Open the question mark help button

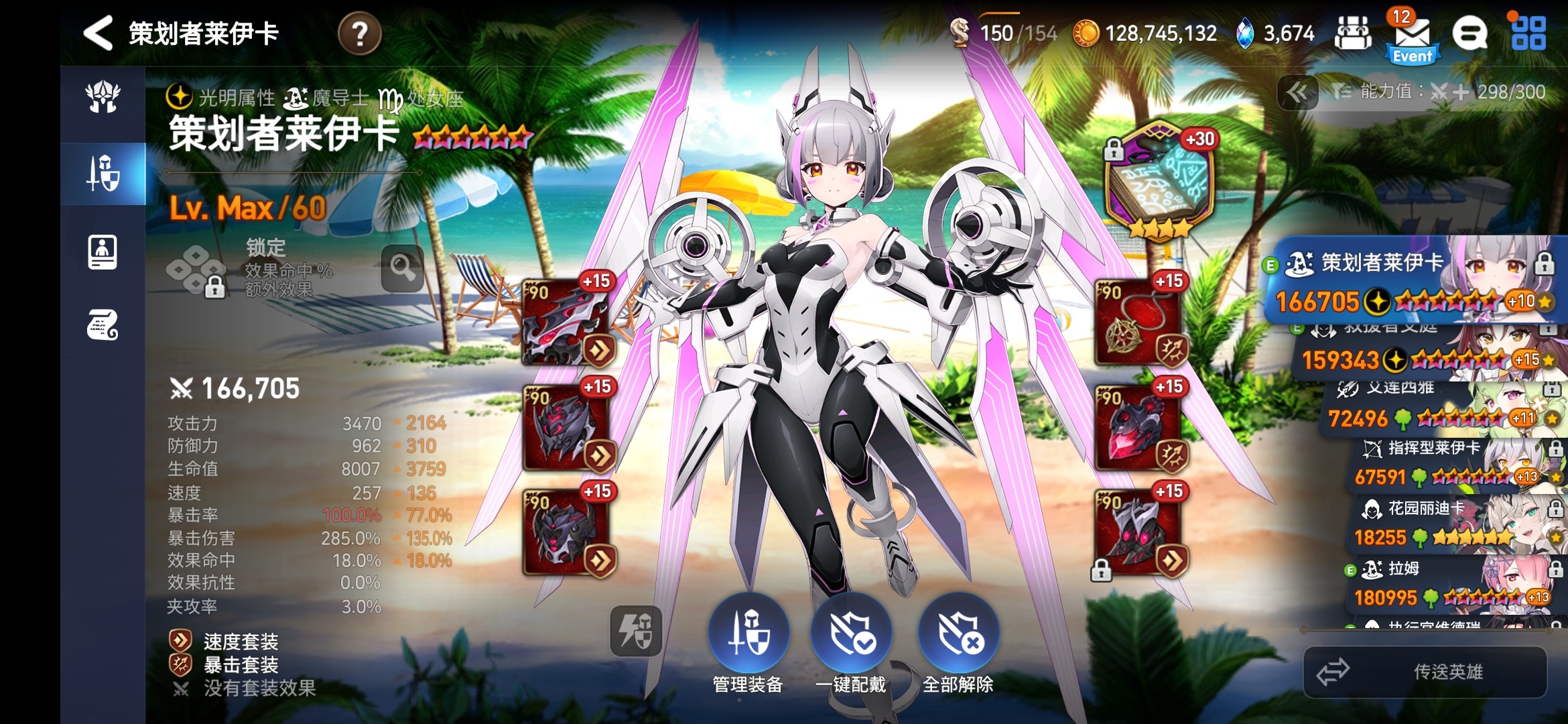click(360, 34)
